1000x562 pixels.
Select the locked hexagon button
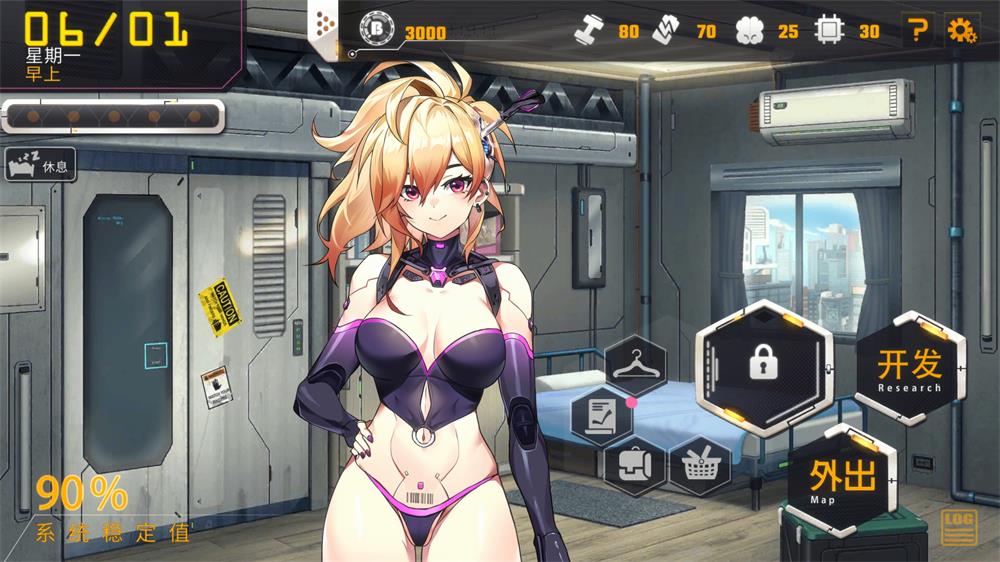tap(765, 365)
